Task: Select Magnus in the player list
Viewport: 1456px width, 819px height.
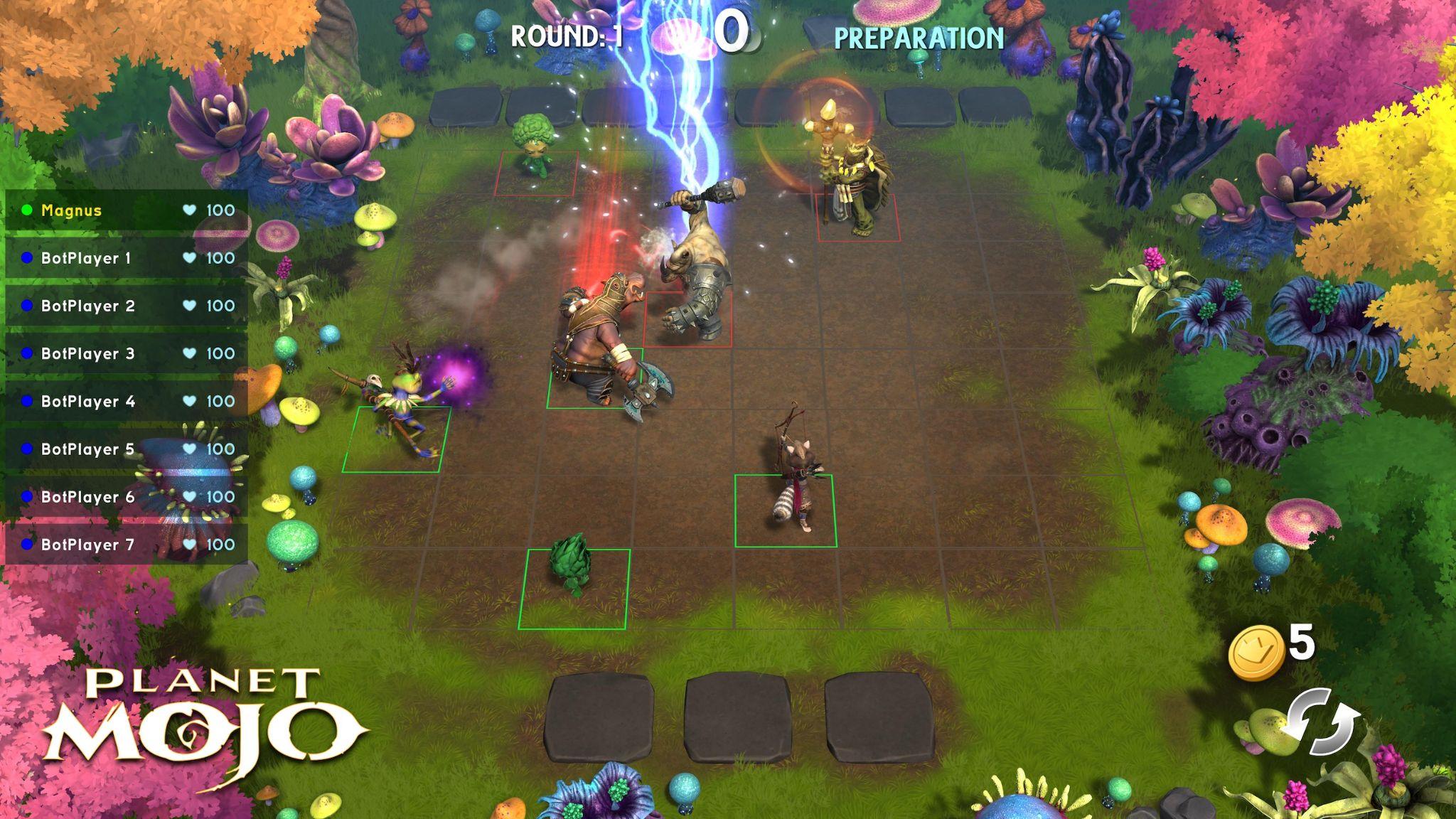Action: (127, 210)
